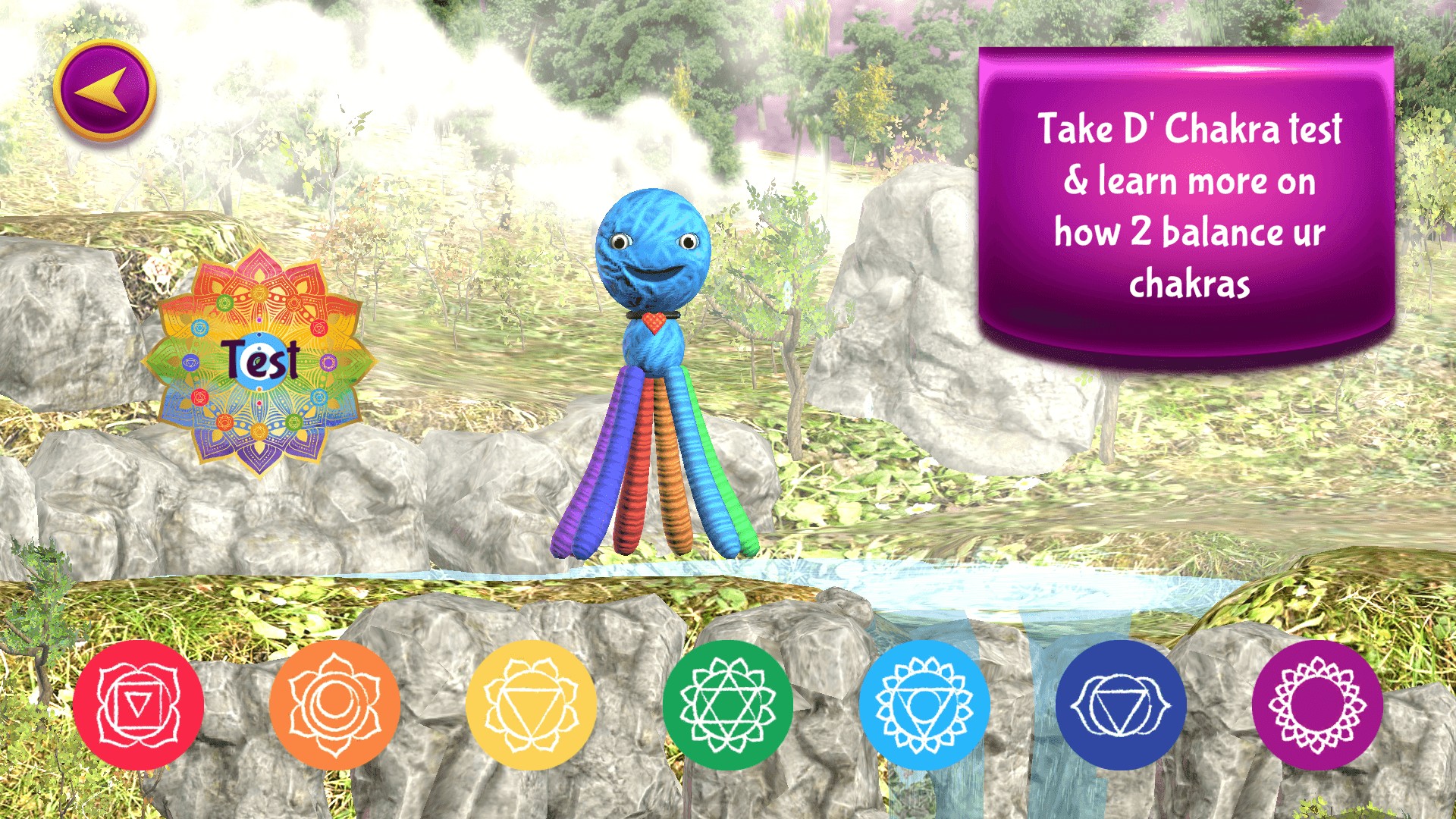The width and height of the screenshot is (1456, 819).
Task: Select the purple crown chakra icon
Action: coord(1317,705)
